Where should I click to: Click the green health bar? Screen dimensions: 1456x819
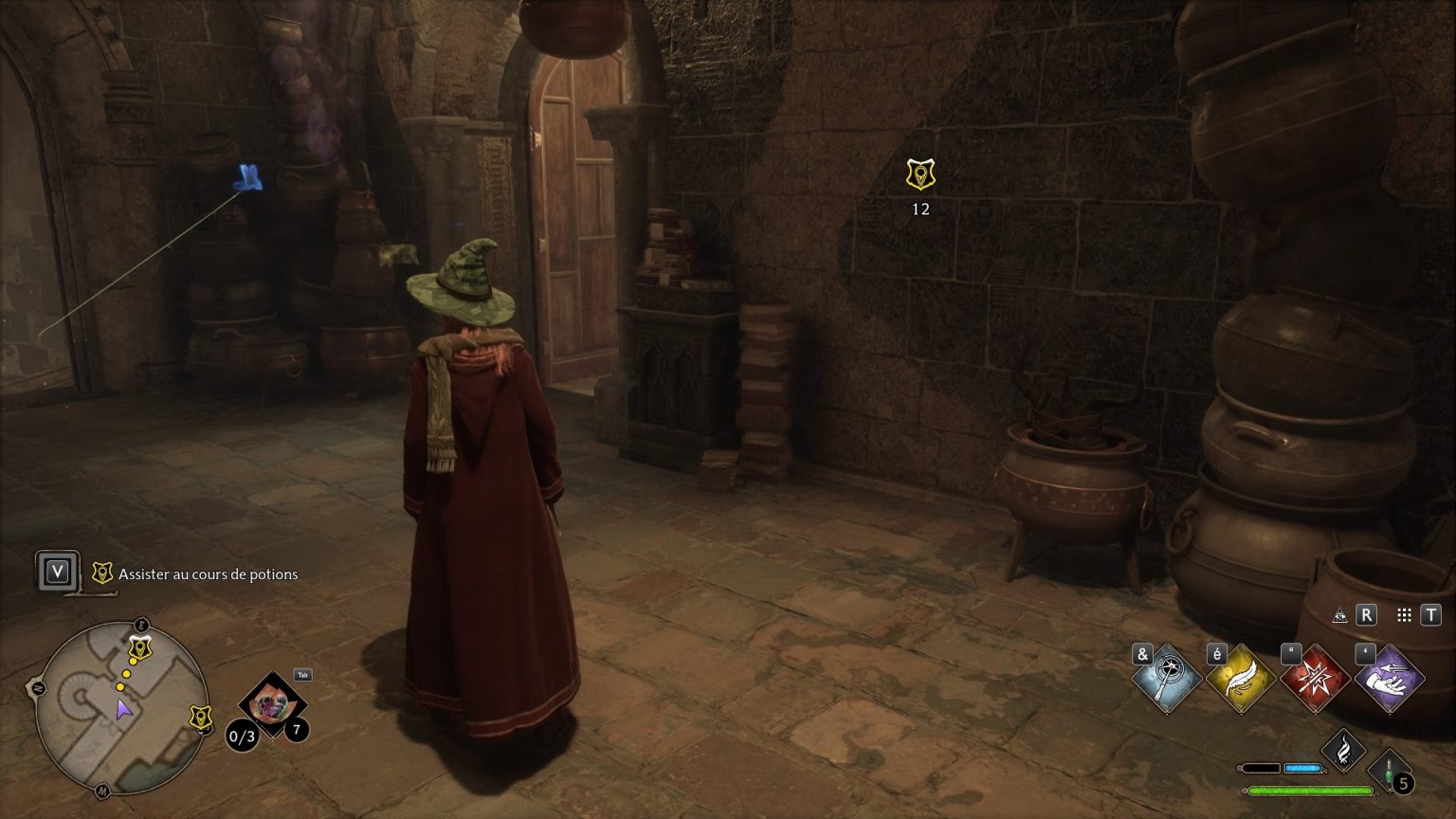click(x=1308, y=789)
